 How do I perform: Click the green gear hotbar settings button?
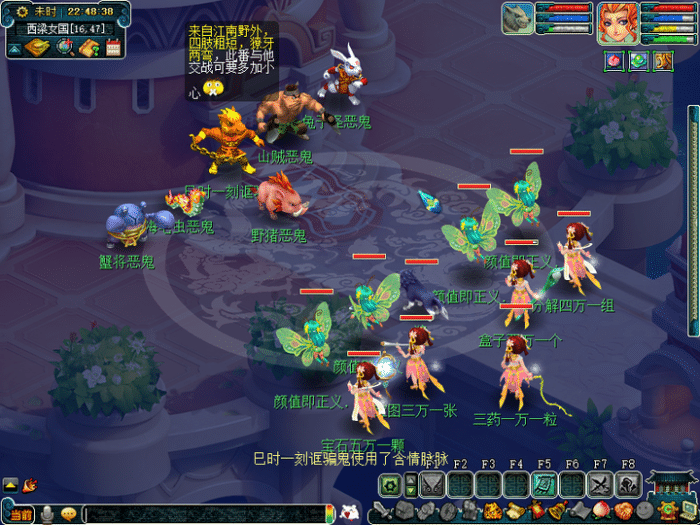391,486
